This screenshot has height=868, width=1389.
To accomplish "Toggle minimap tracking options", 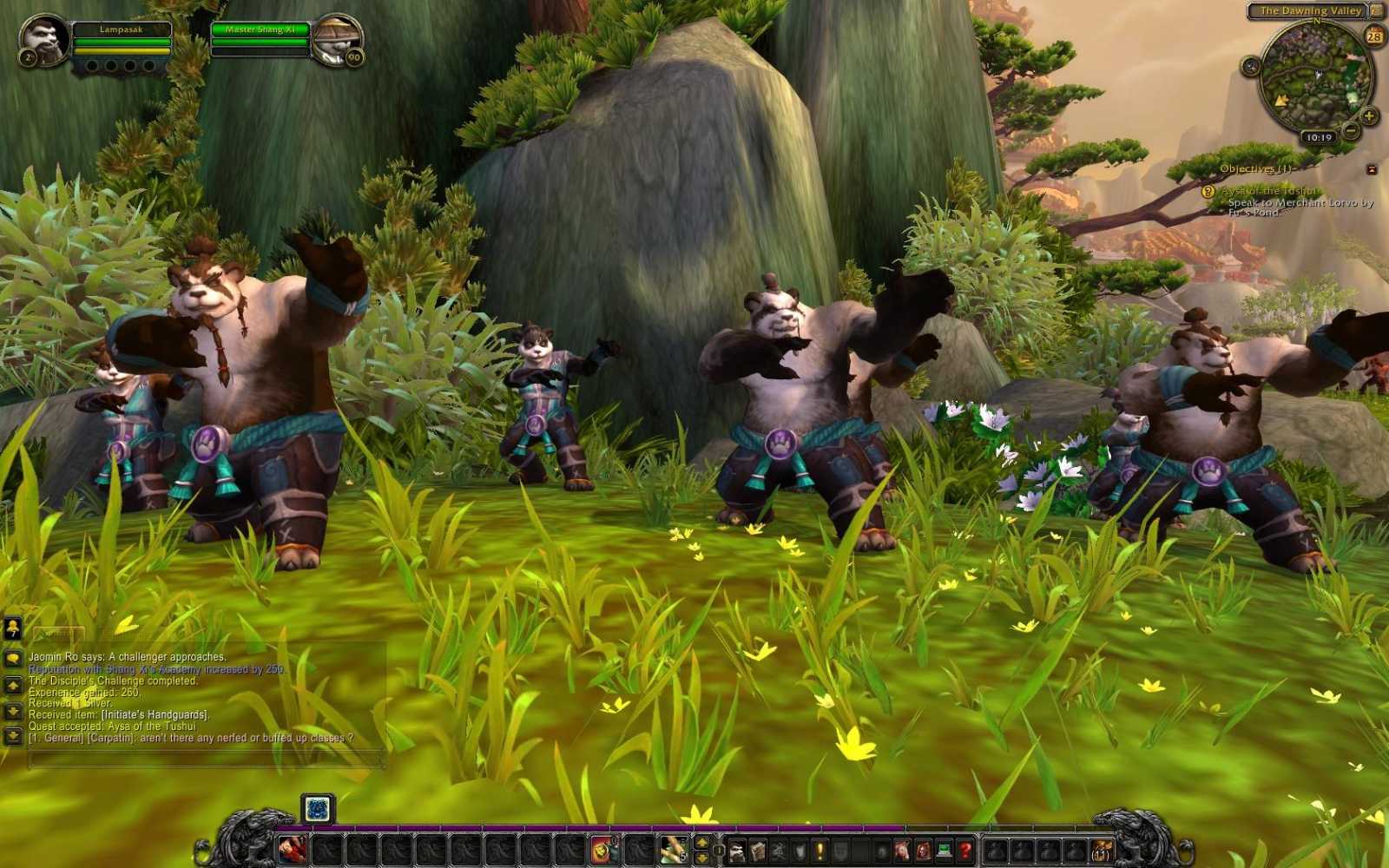I will (1250, 67).
